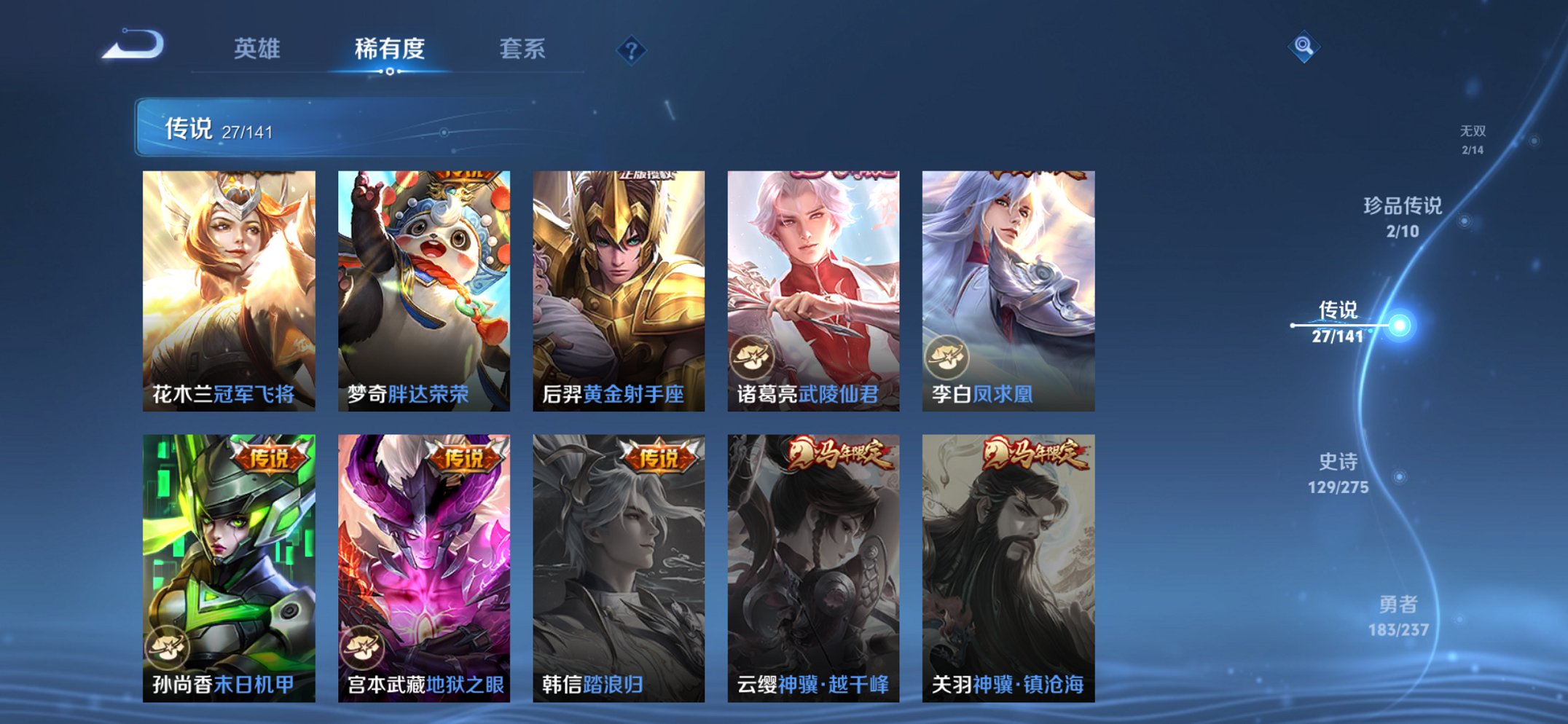The height and width of the screenshot is (724, 1568).
Task: Select the 无双 category on the right
Action: pyautogui.click(x=1474, y=140)
